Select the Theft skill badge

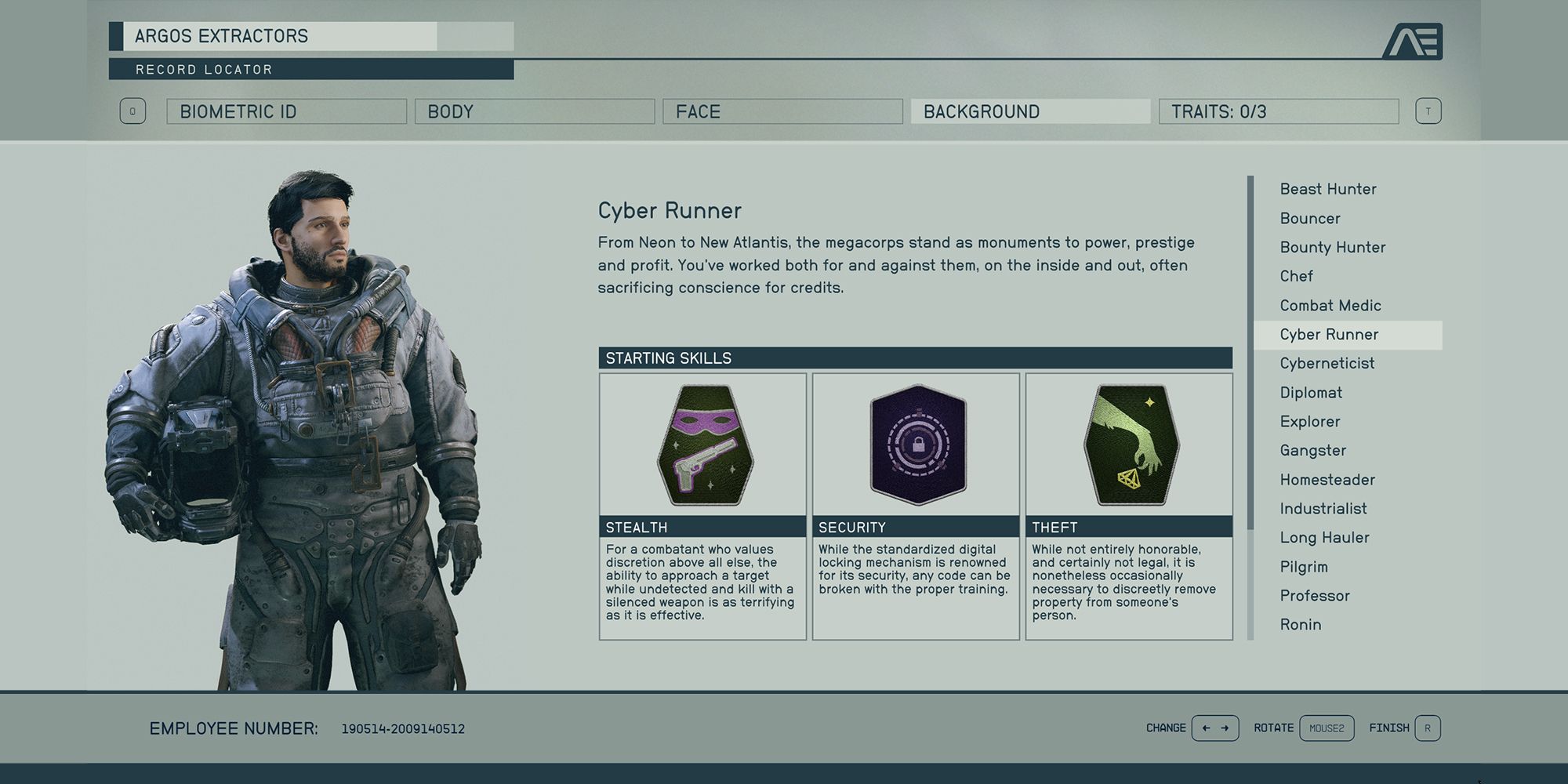click(1129, 445)
